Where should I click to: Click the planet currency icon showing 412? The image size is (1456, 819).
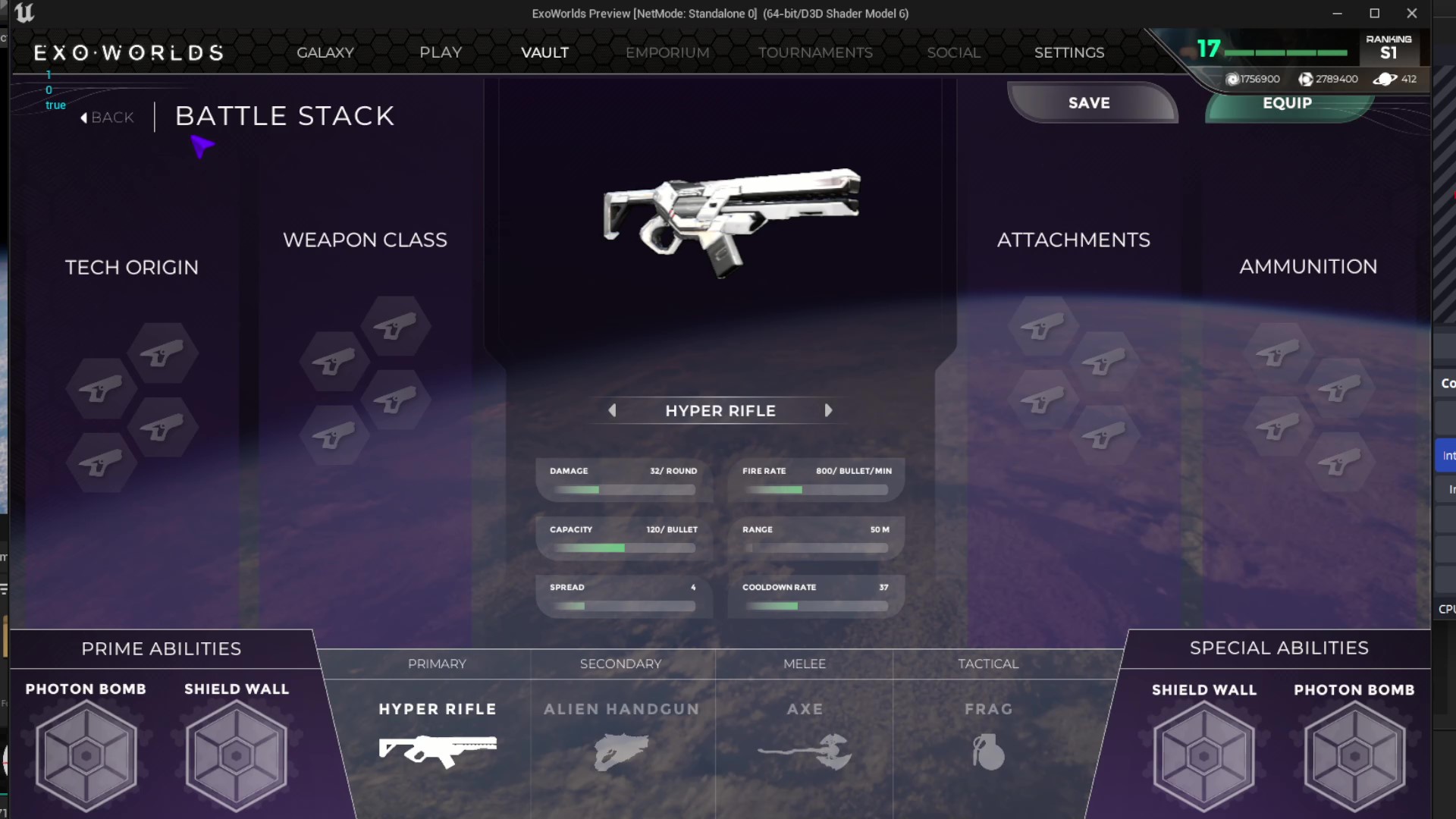click(x=1387, y=79)
